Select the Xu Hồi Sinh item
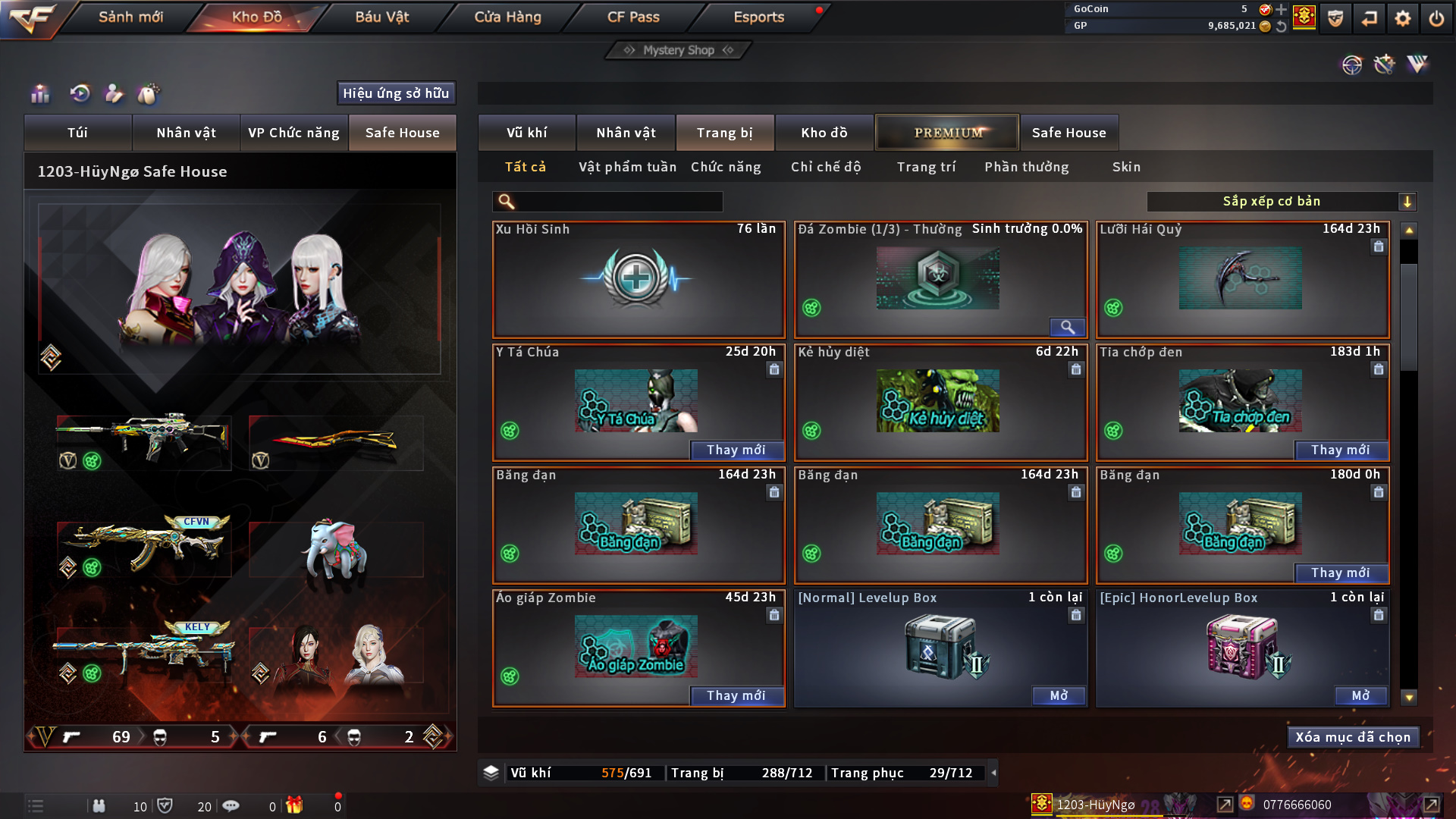Image resolution: width=1456 pixels, height=819 pixels. tap(638, 279)
